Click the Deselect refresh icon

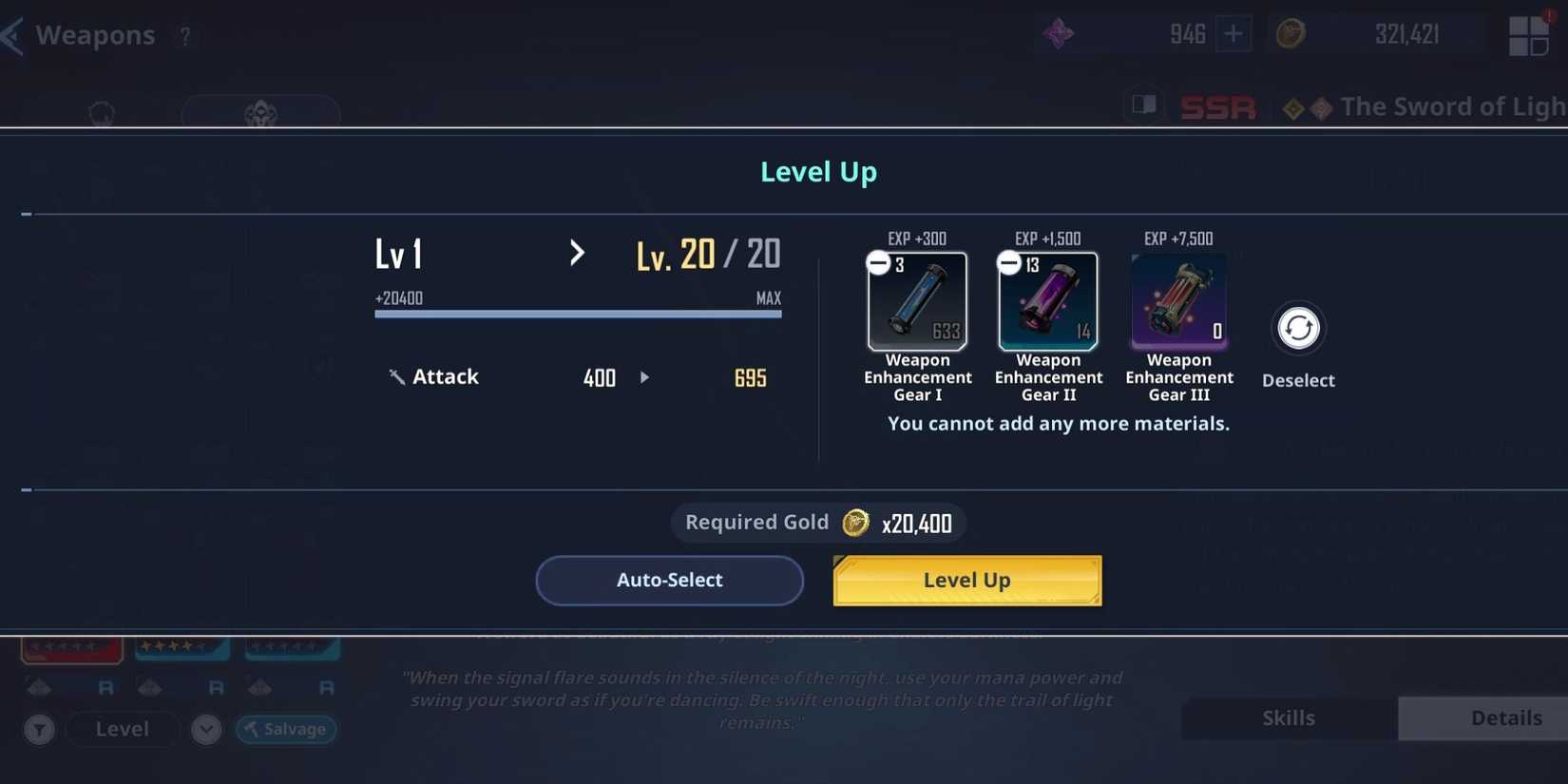tap(1297, 328)
